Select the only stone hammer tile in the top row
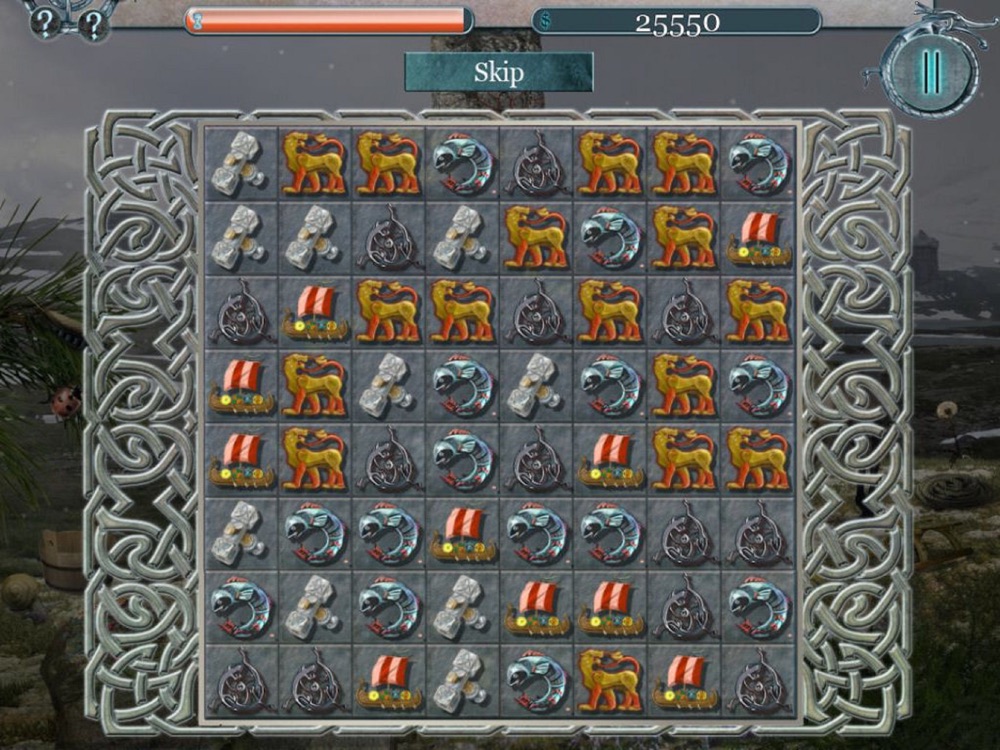The image size is (1000, 750). coord(240,164)
